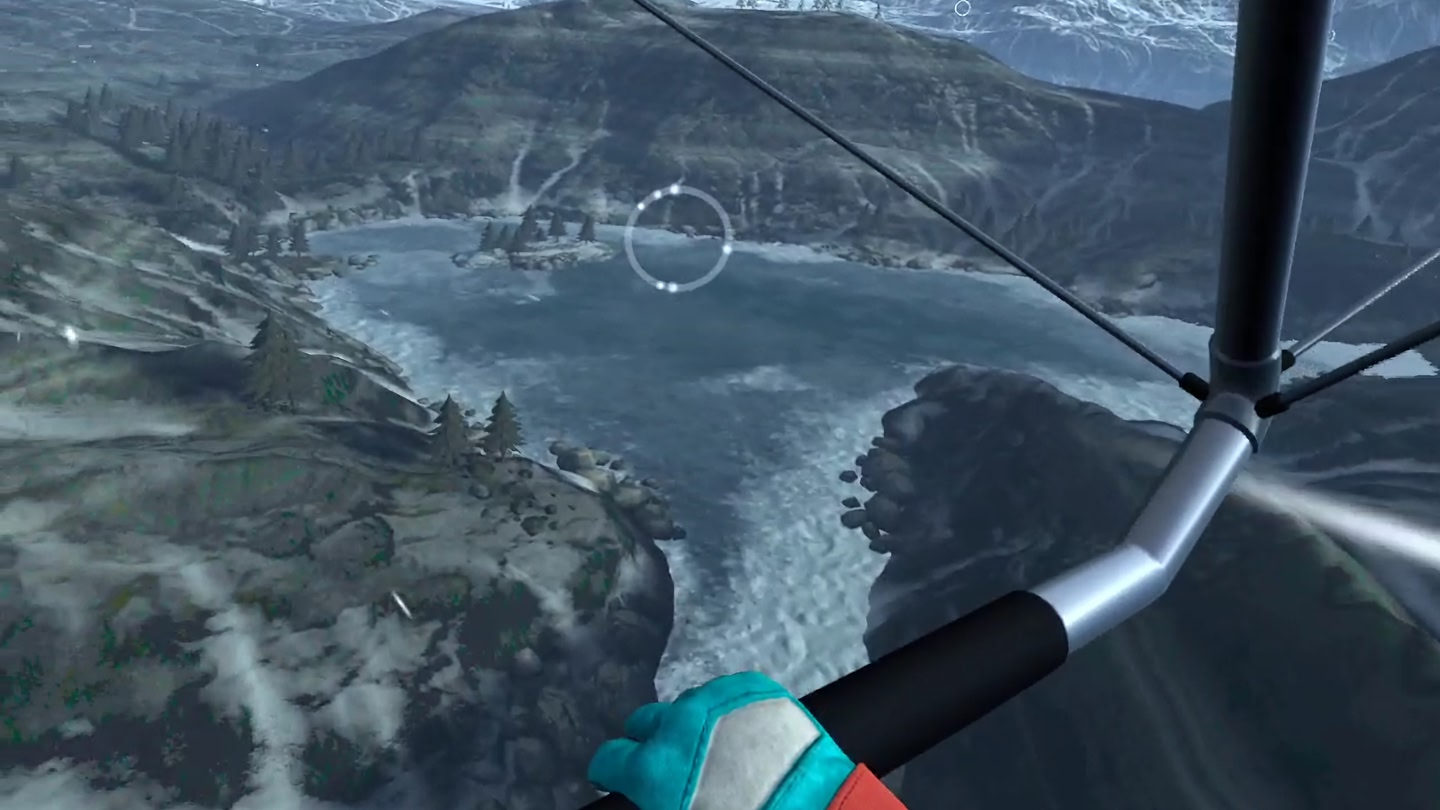Select the pair of sparks at the ring's bottom

pyautogui.click(x=667, y=286)
